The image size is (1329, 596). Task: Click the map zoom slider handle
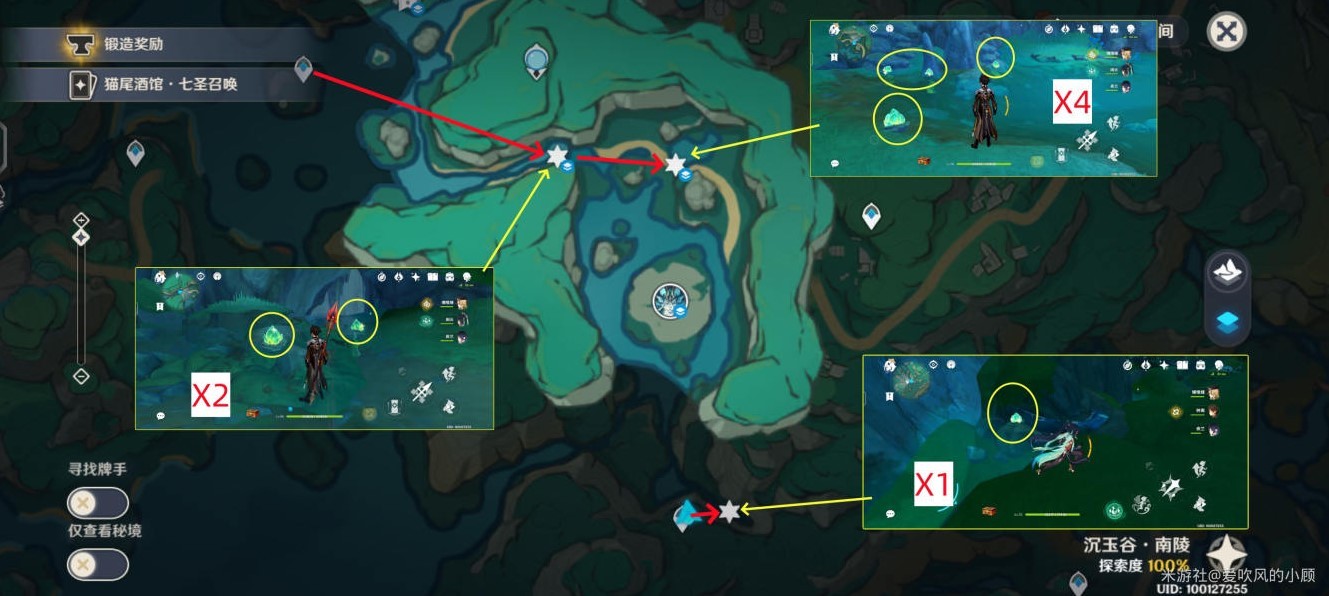click(82, 237)
